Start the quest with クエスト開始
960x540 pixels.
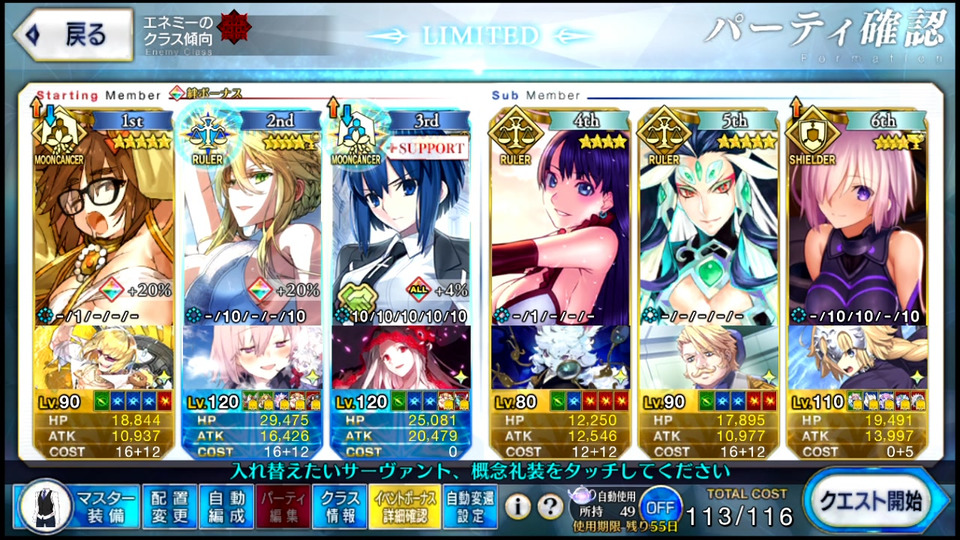(x=867, y=500)
